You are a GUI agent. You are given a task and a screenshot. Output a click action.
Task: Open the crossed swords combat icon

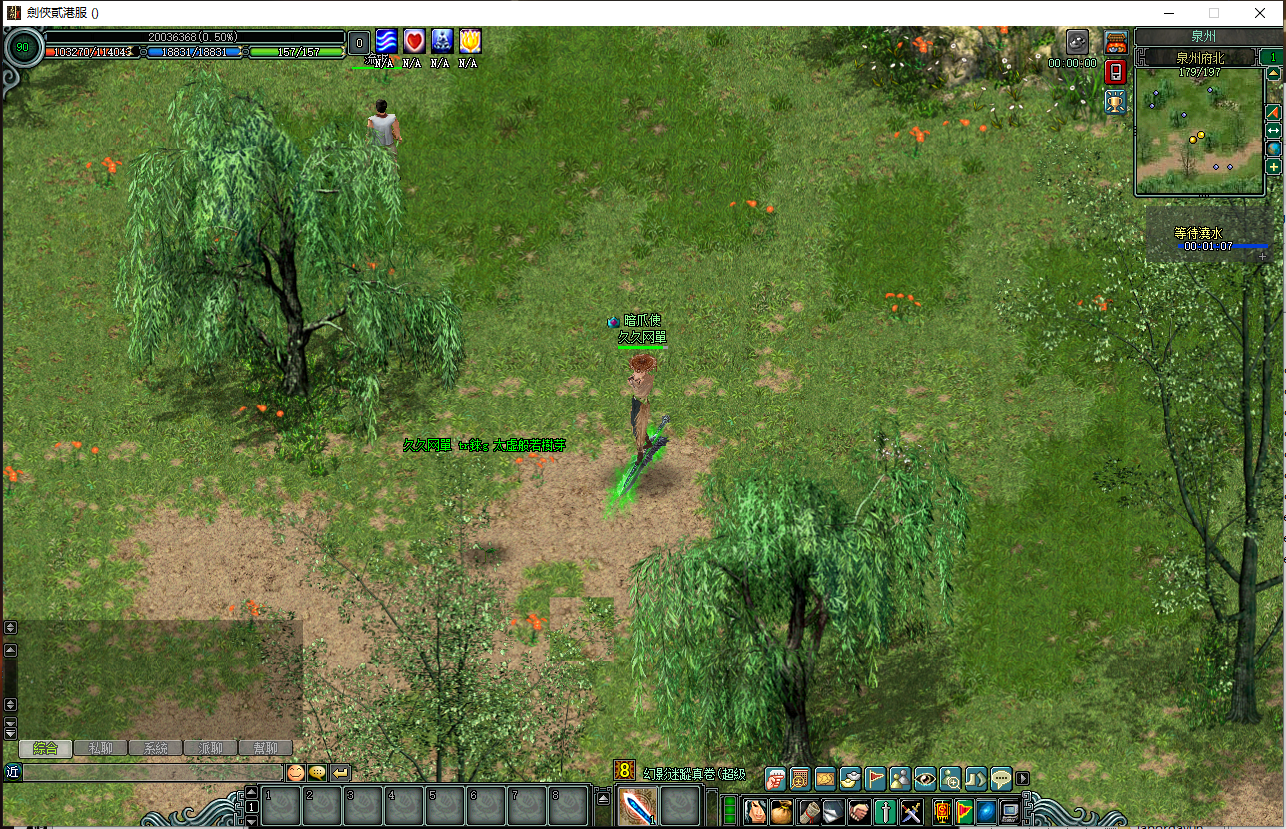click(x=911, y=811)
